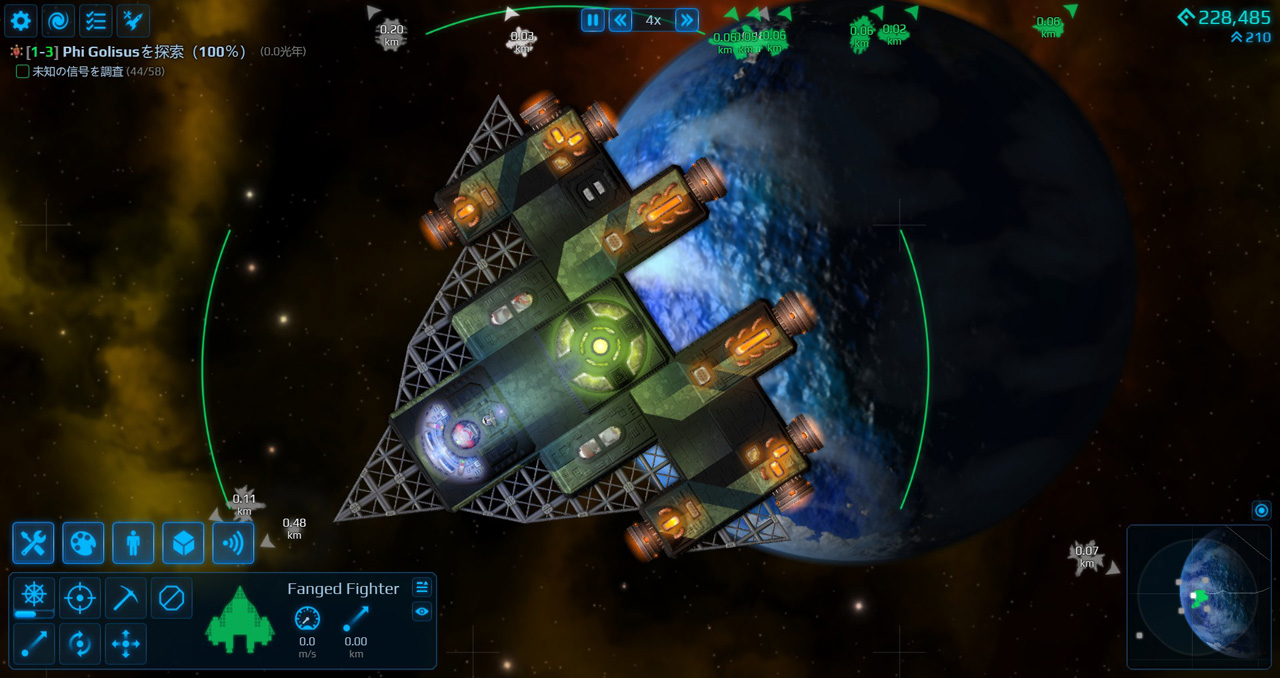The height and width of the screenshot is (678, 1280).
Task: Open the comms signal waves icon
Action: [233, 543]
